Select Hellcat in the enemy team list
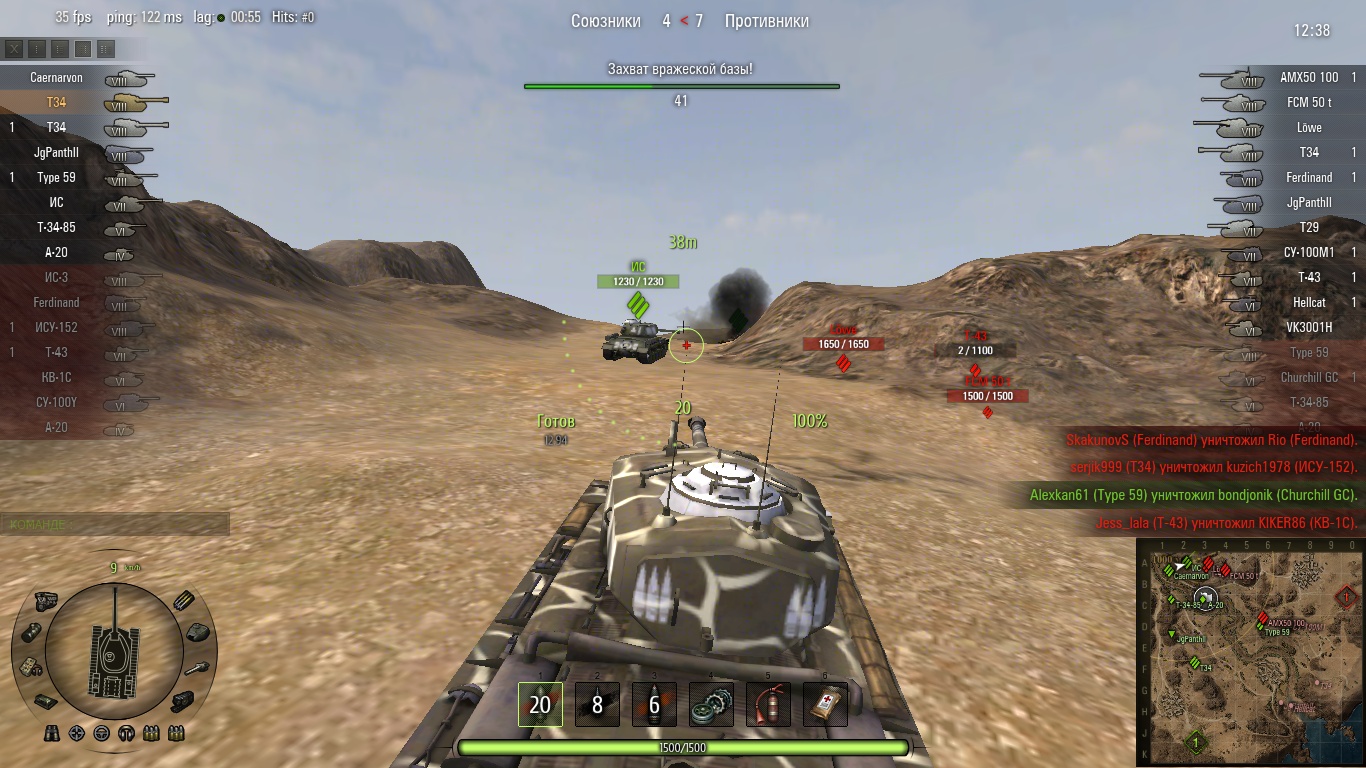Screen dimensions: 1366x768 tap(1309, 302)
